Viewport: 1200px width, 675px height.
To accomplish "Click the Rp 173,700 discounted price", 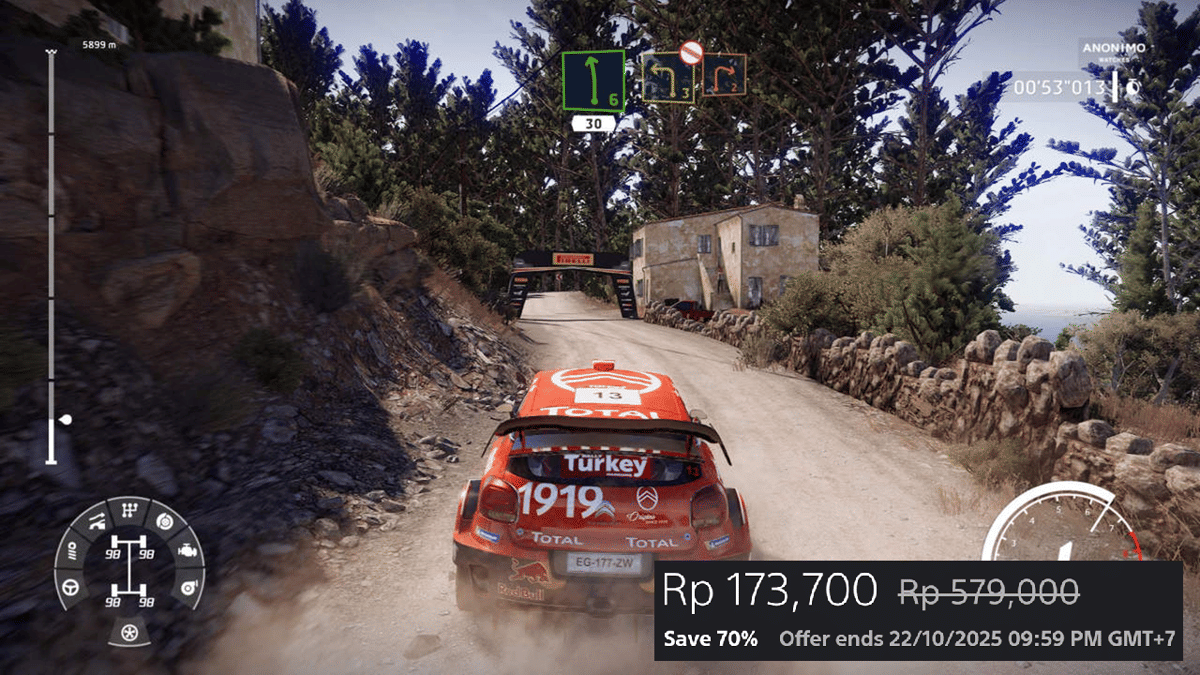I will click(x=771, y=591).
